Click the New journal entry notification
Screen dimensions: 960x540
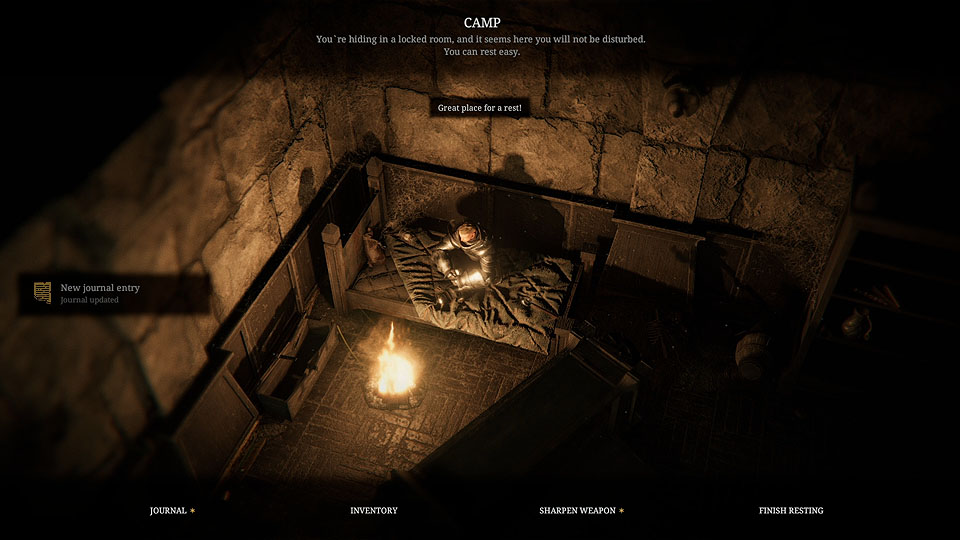tap(99, 292)
